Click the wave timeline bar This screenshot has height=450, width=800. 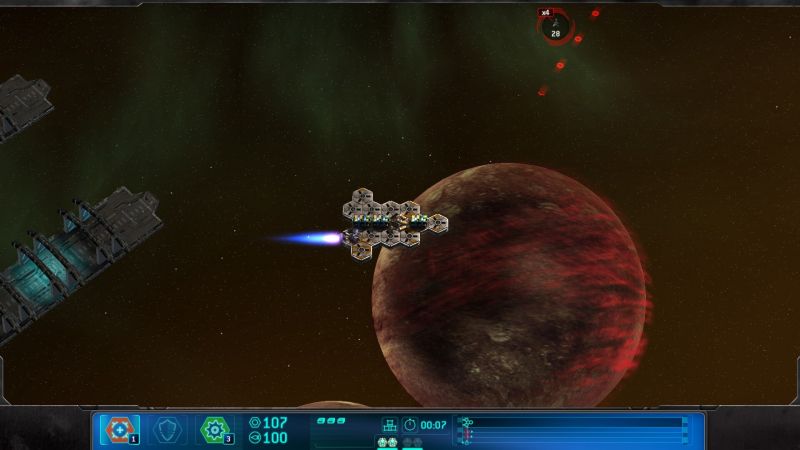point(574,429)
